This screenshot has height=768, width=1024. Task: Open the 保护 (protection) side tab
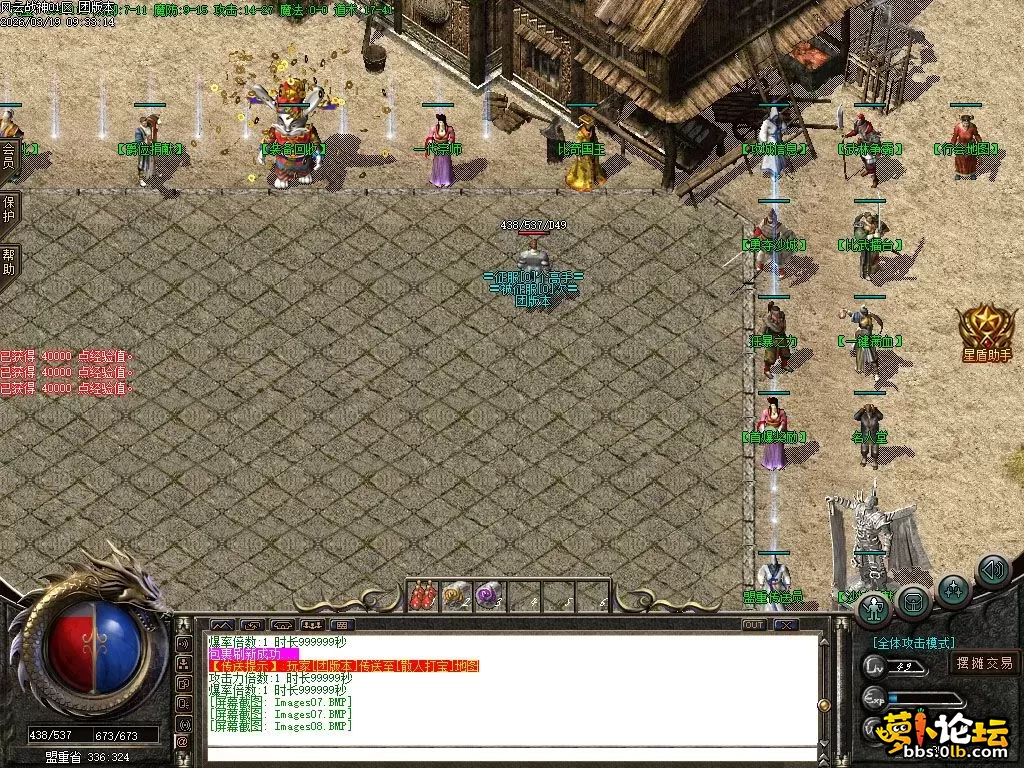pyautogui.click(x=8, y=209)
